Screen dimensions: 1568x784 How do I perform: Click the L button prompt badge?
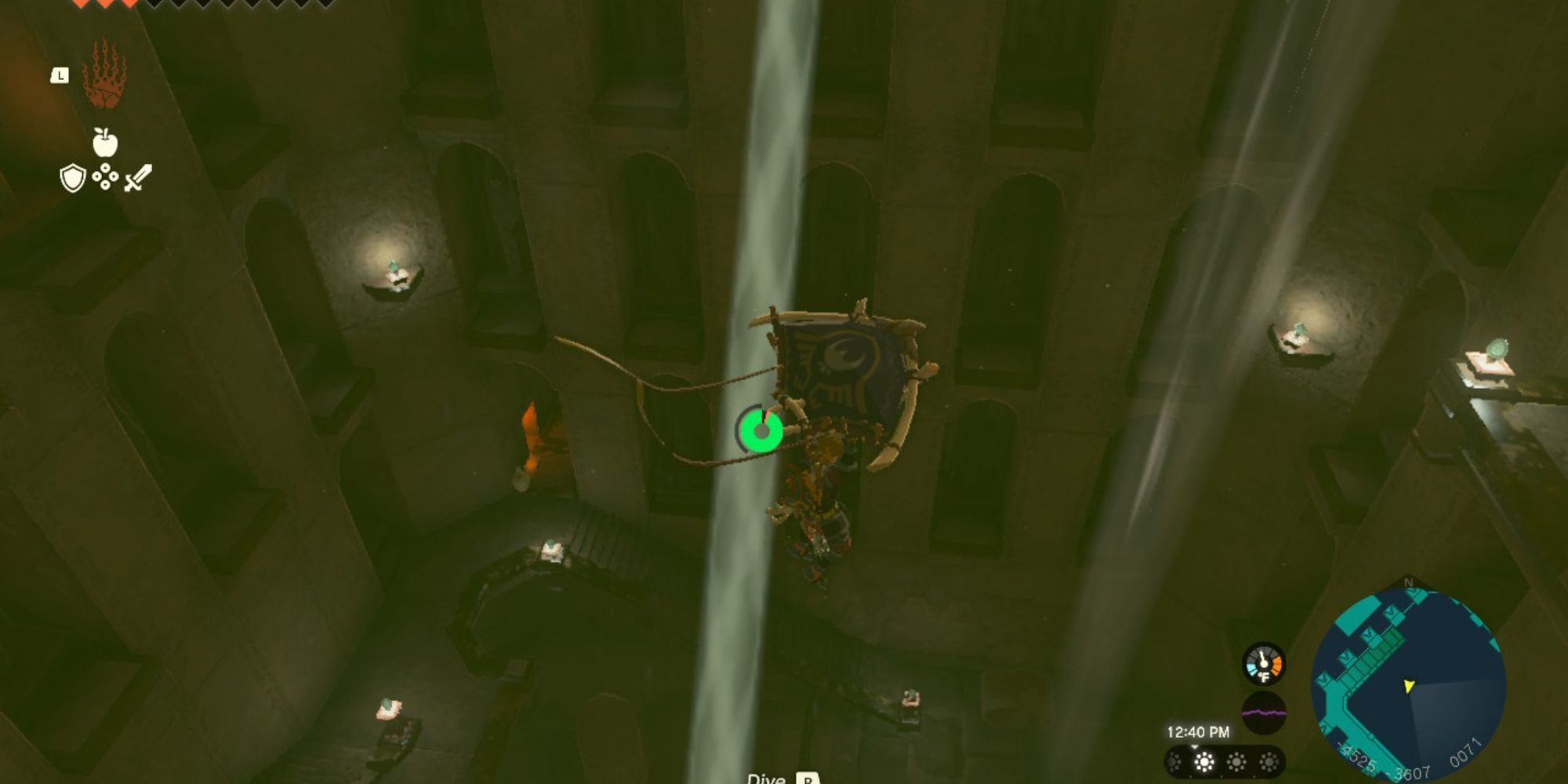click(60, 75)
